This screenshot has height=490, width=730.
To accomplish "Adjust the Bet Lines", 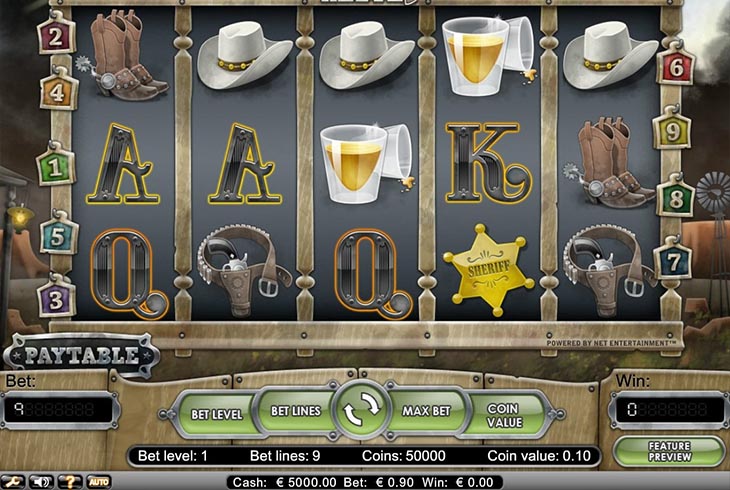I will 294,411.
